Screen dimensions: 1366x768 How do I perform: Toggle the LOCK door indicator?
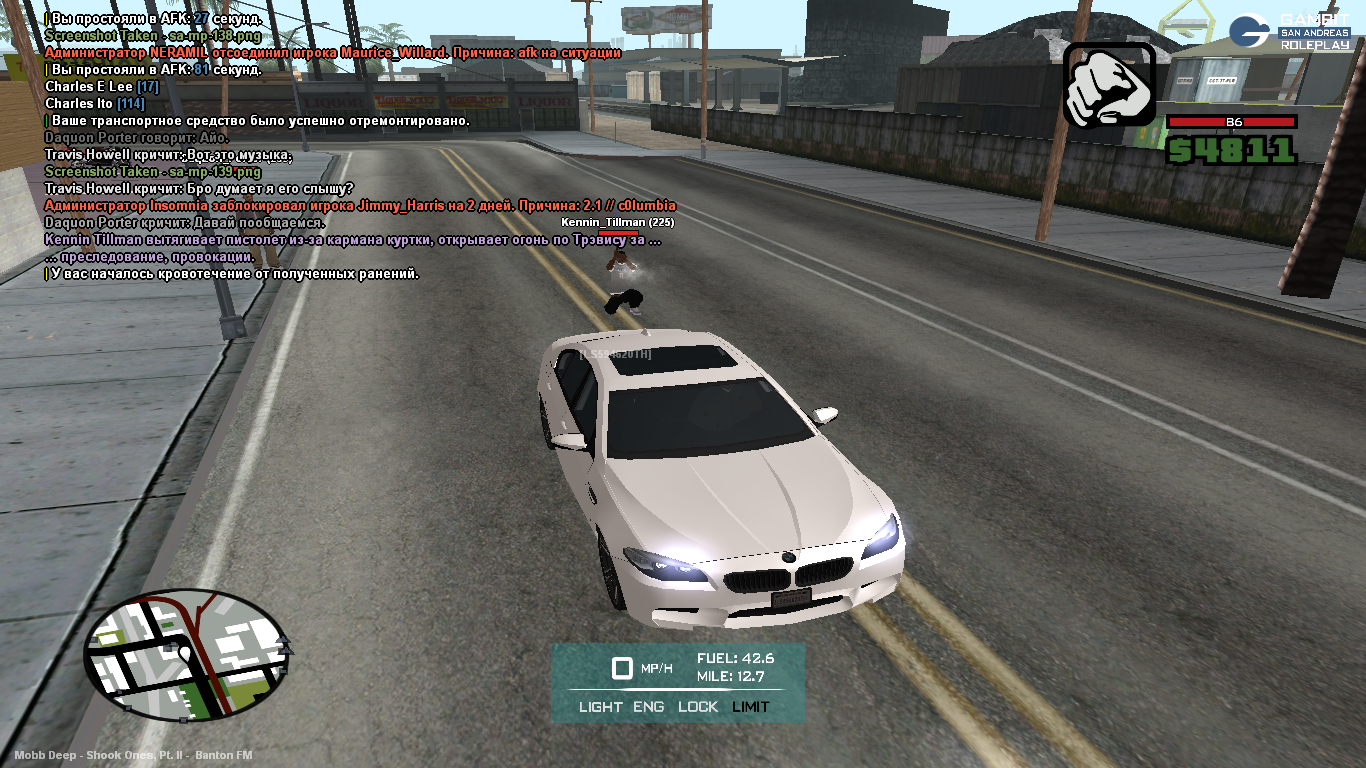click(698, 707)
